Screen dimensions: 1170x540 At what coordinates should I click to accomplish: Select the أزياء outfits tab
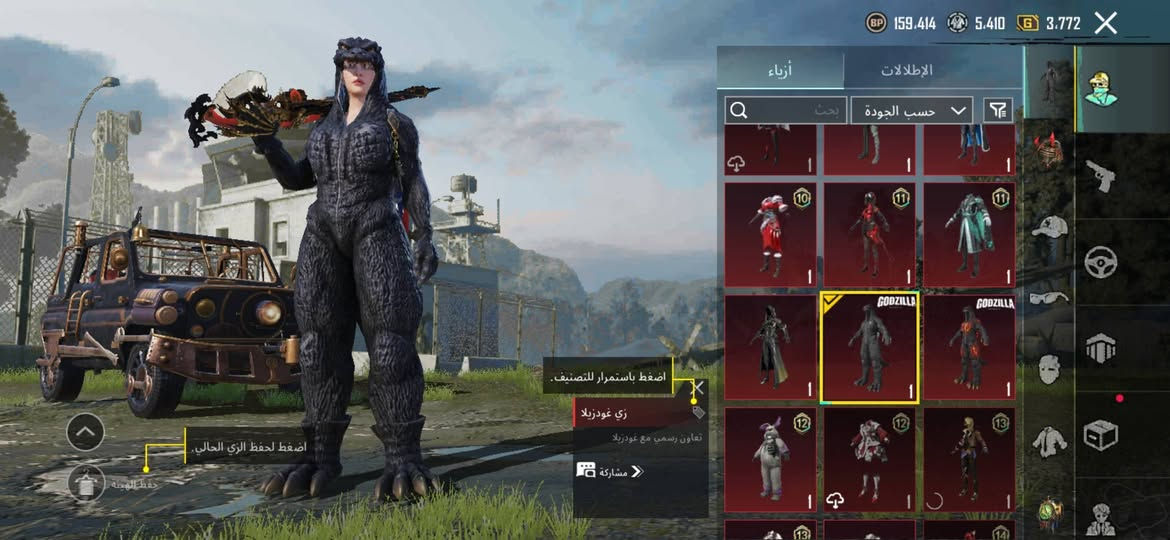(x=781, y=70)
